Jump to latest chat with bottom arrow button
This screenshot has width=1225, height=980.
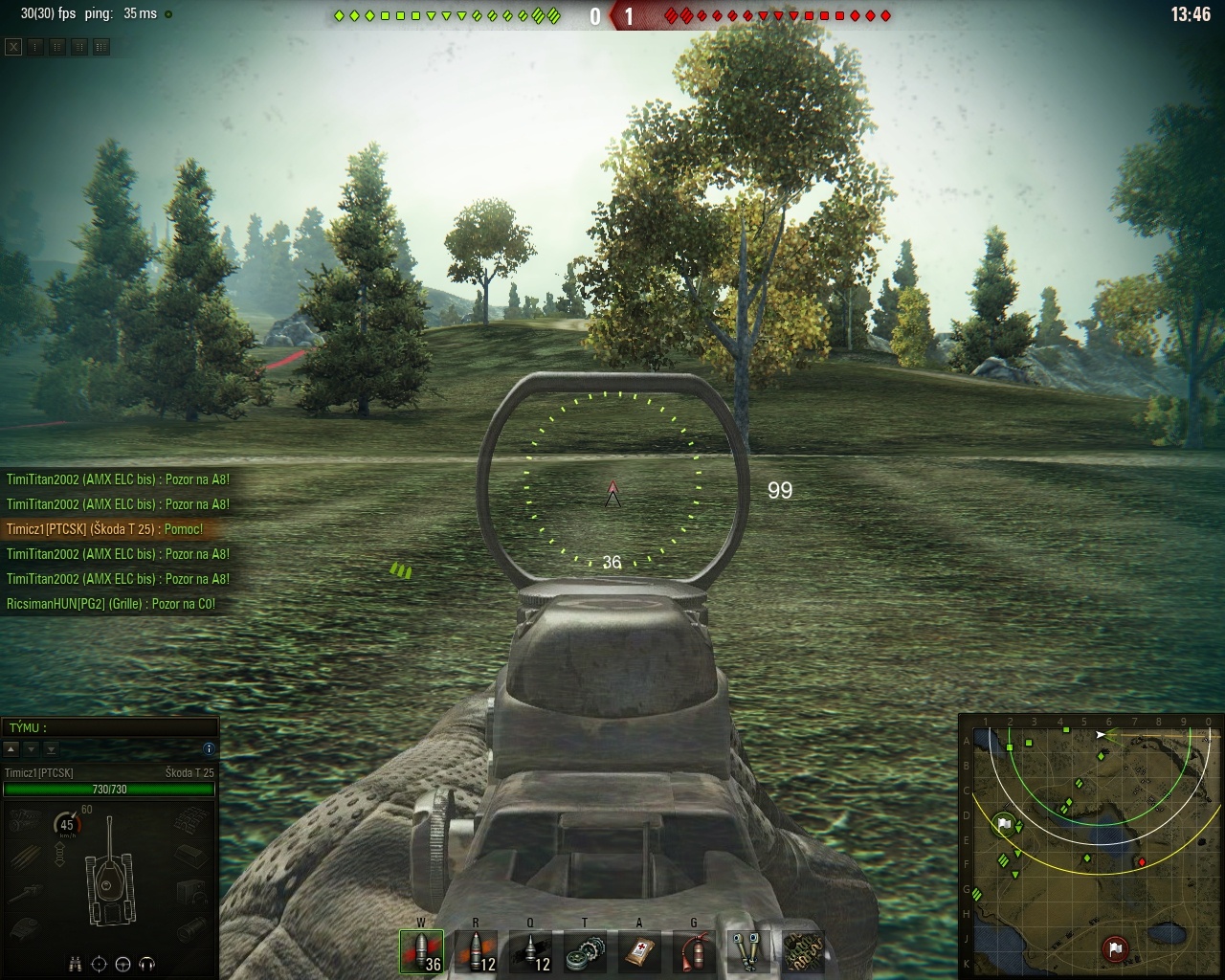coord(51,748)
